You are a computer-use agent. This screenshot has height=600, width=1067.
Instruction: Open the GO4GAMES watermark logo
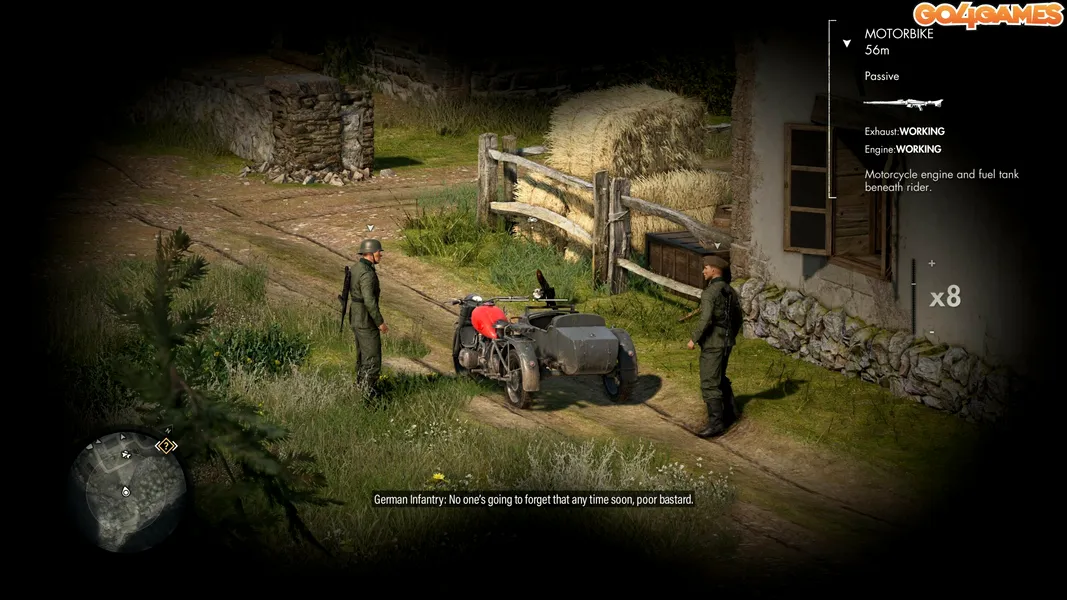point(986,15)
